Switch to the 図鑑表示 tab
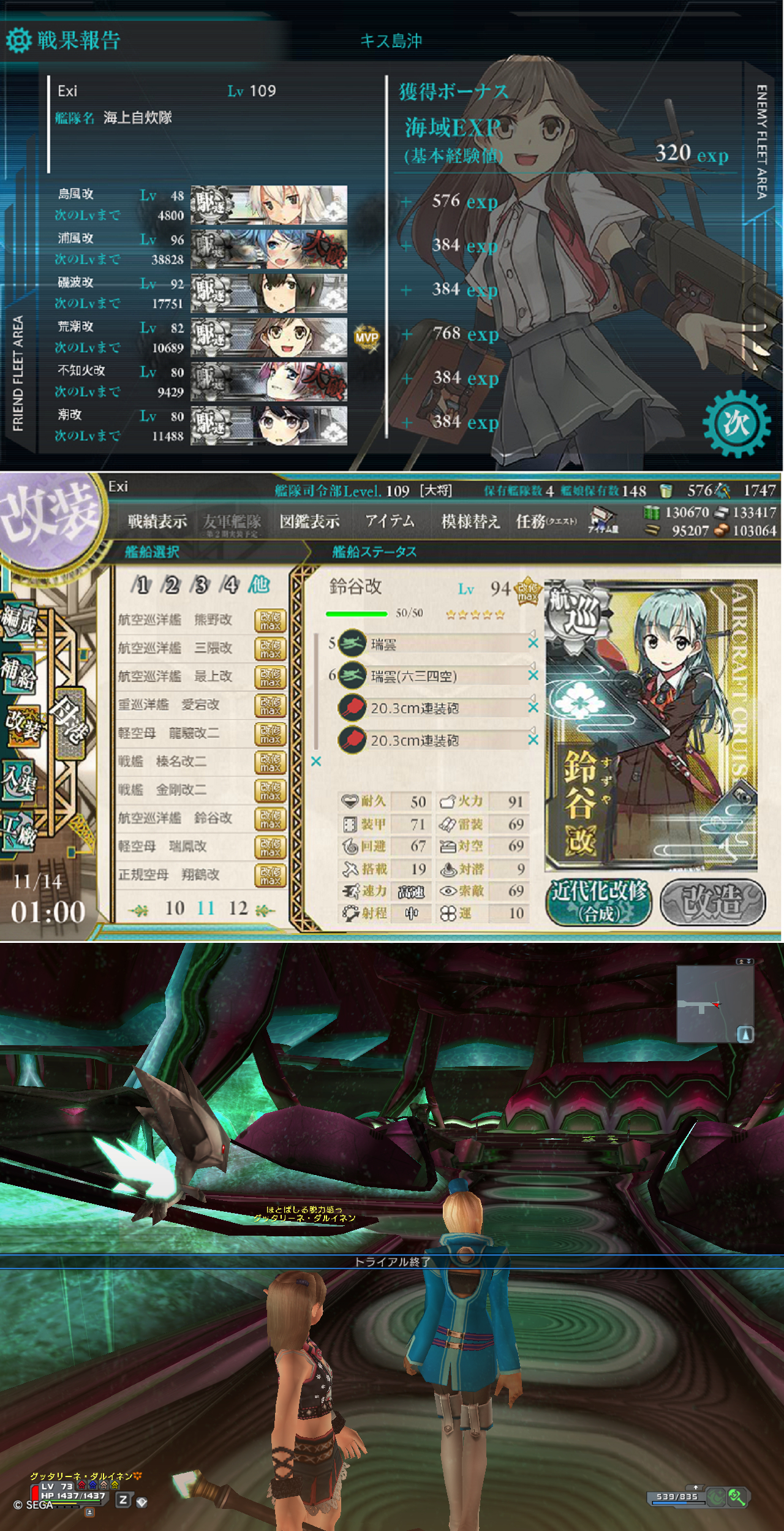The width and height of the screenshot is (784, 1531). (x=309, y=519)
